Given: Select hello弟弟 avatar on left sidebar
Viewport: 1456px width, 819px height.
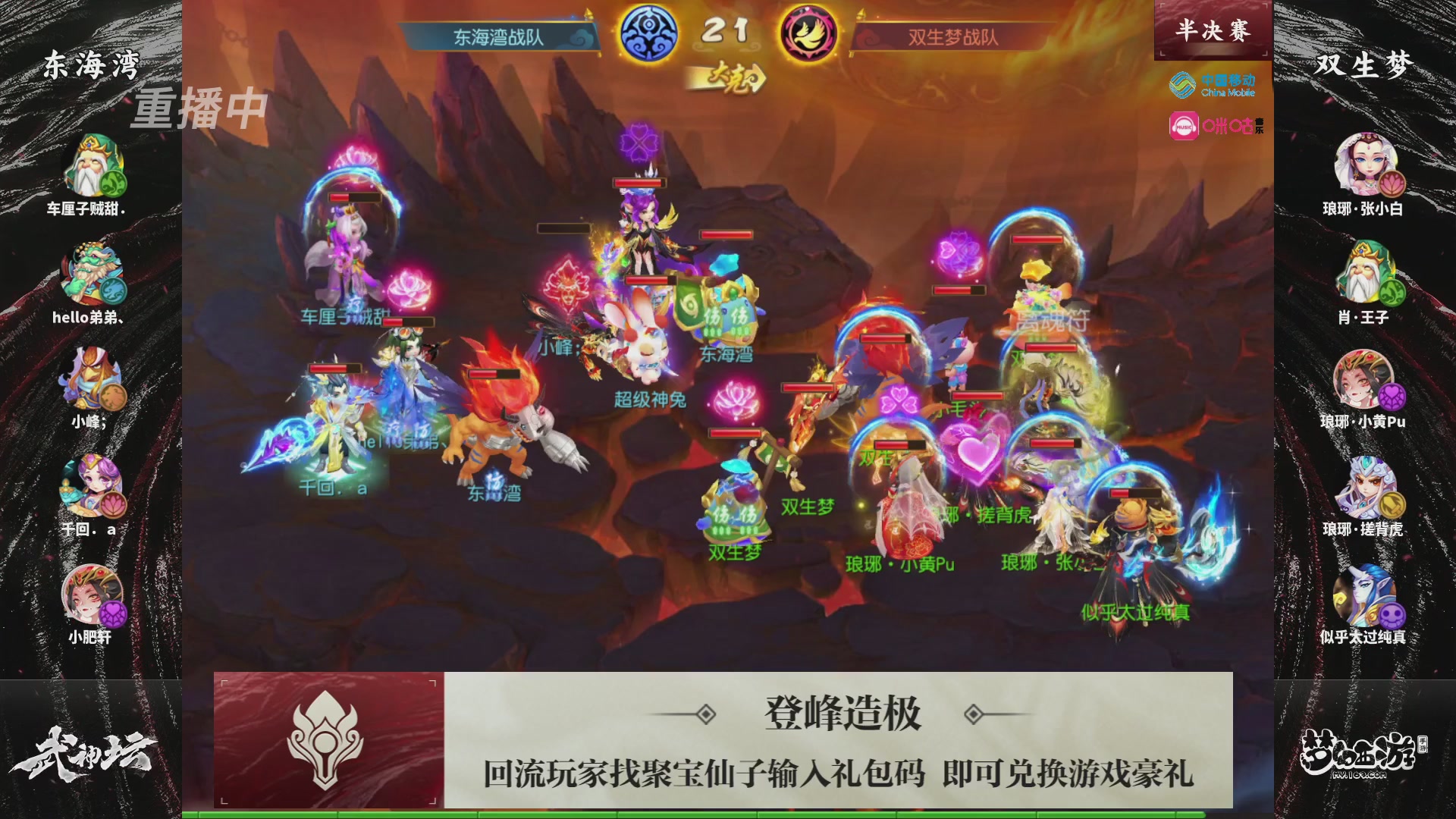Looking at the screenshot, I should coord(91,273).
